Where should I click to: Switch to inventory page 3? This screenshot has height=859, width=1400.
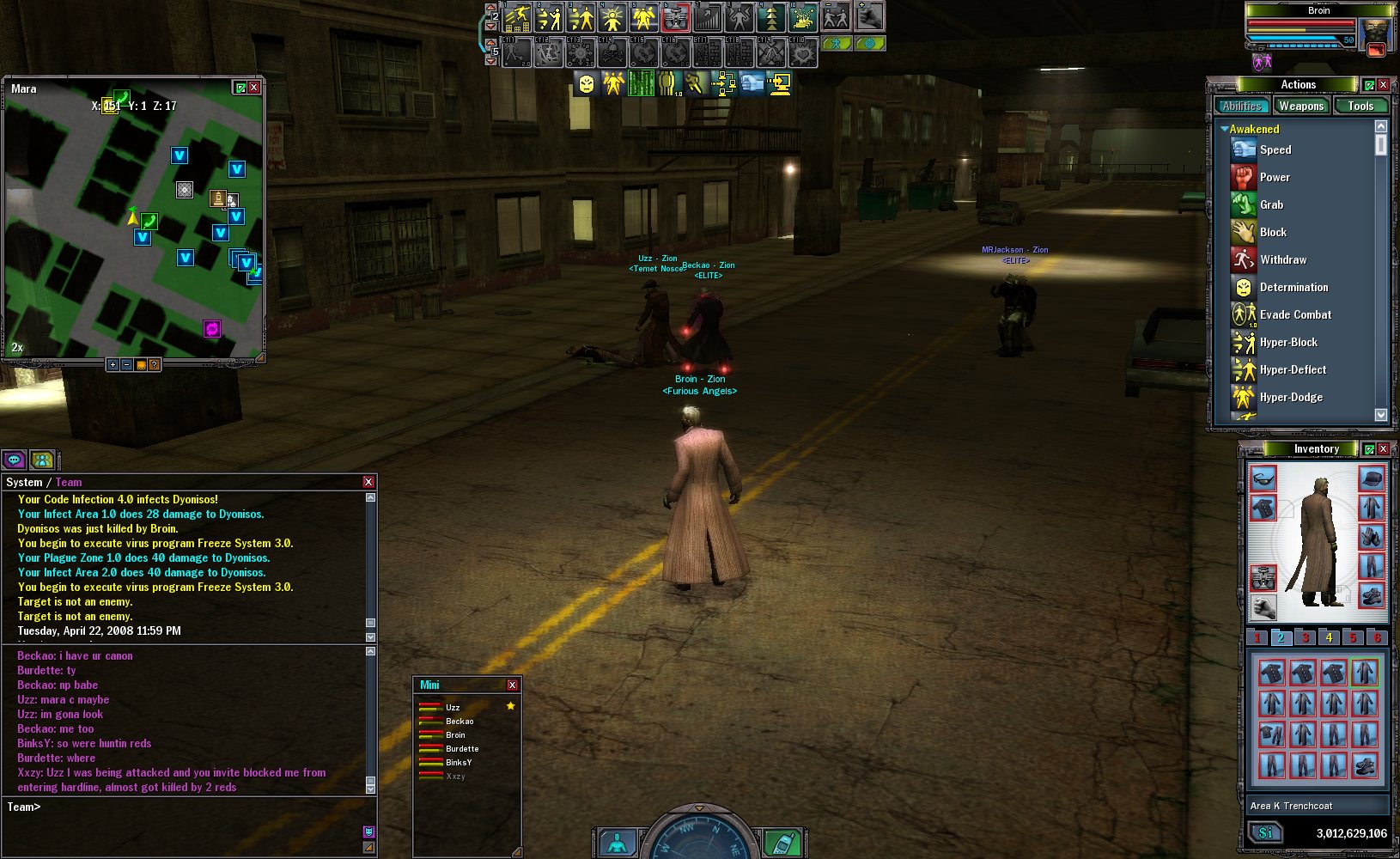point(1305,637)
